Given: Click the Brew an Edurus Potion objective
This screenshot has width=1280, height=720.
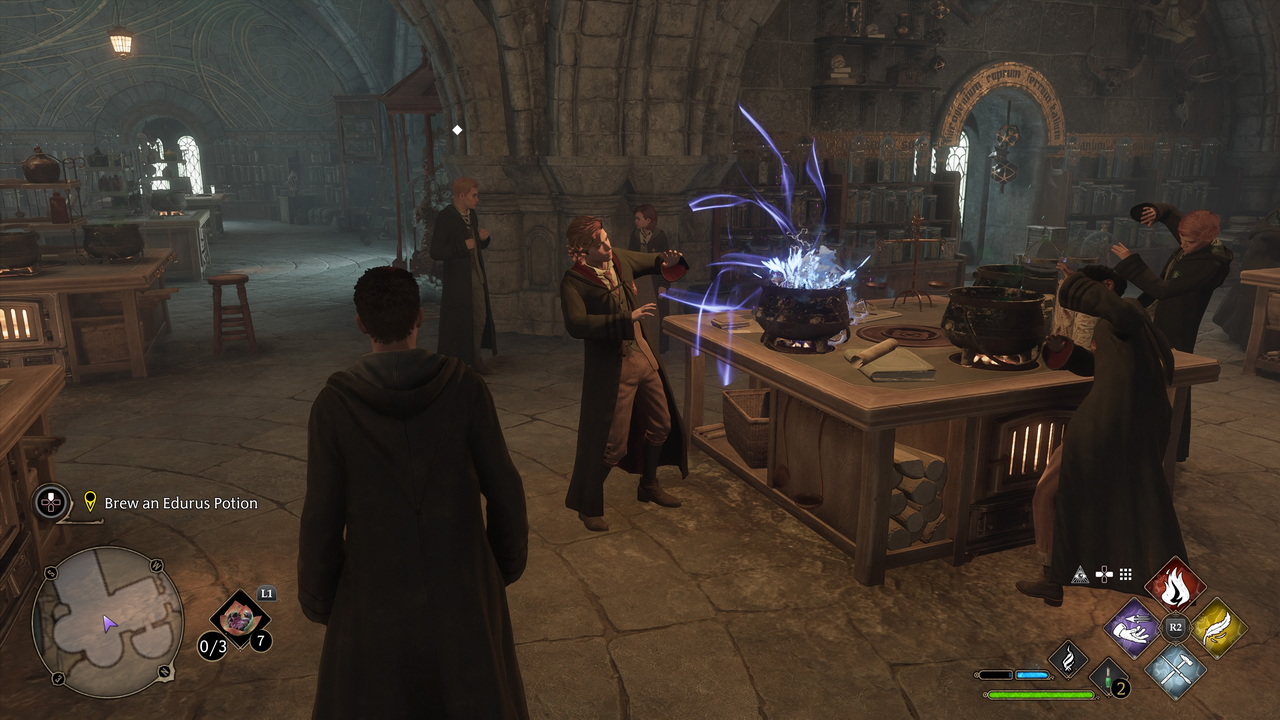Looking at the screenshot, I should click(x=181, y=503).
